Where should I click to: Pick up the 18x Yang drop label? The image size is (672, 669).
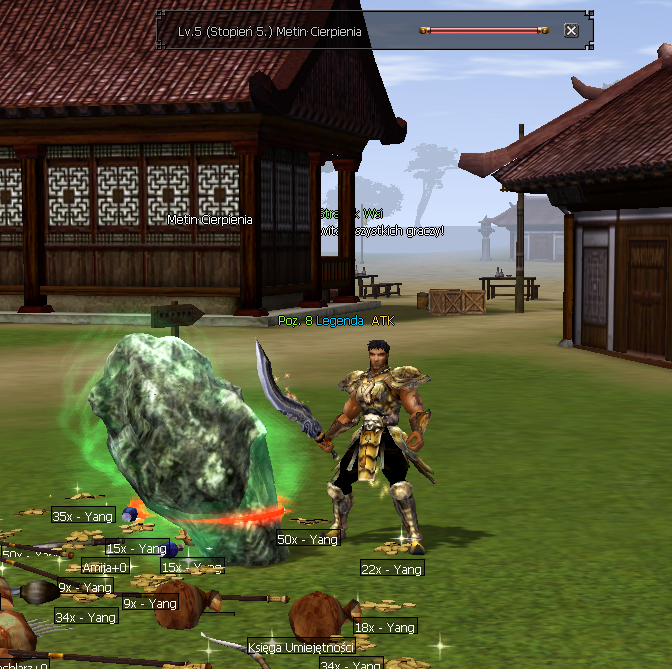(x=385, y=627)
